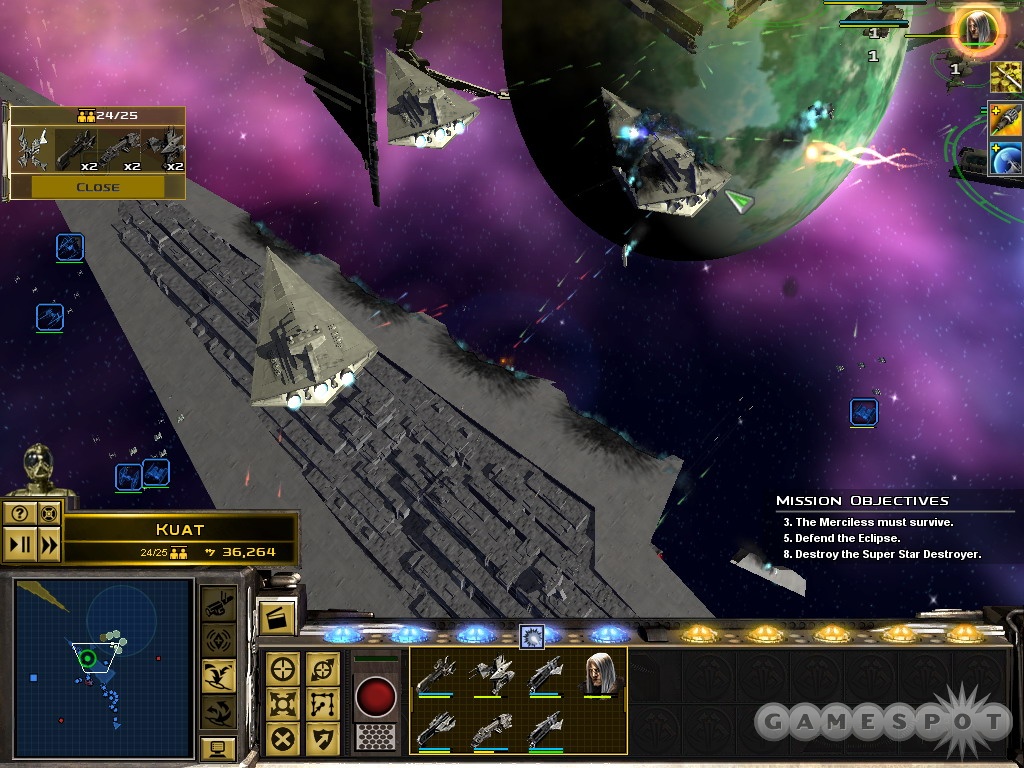This screenshot has width=1024, height=768.
Task: Open the help question mark button
Action: 19,514
